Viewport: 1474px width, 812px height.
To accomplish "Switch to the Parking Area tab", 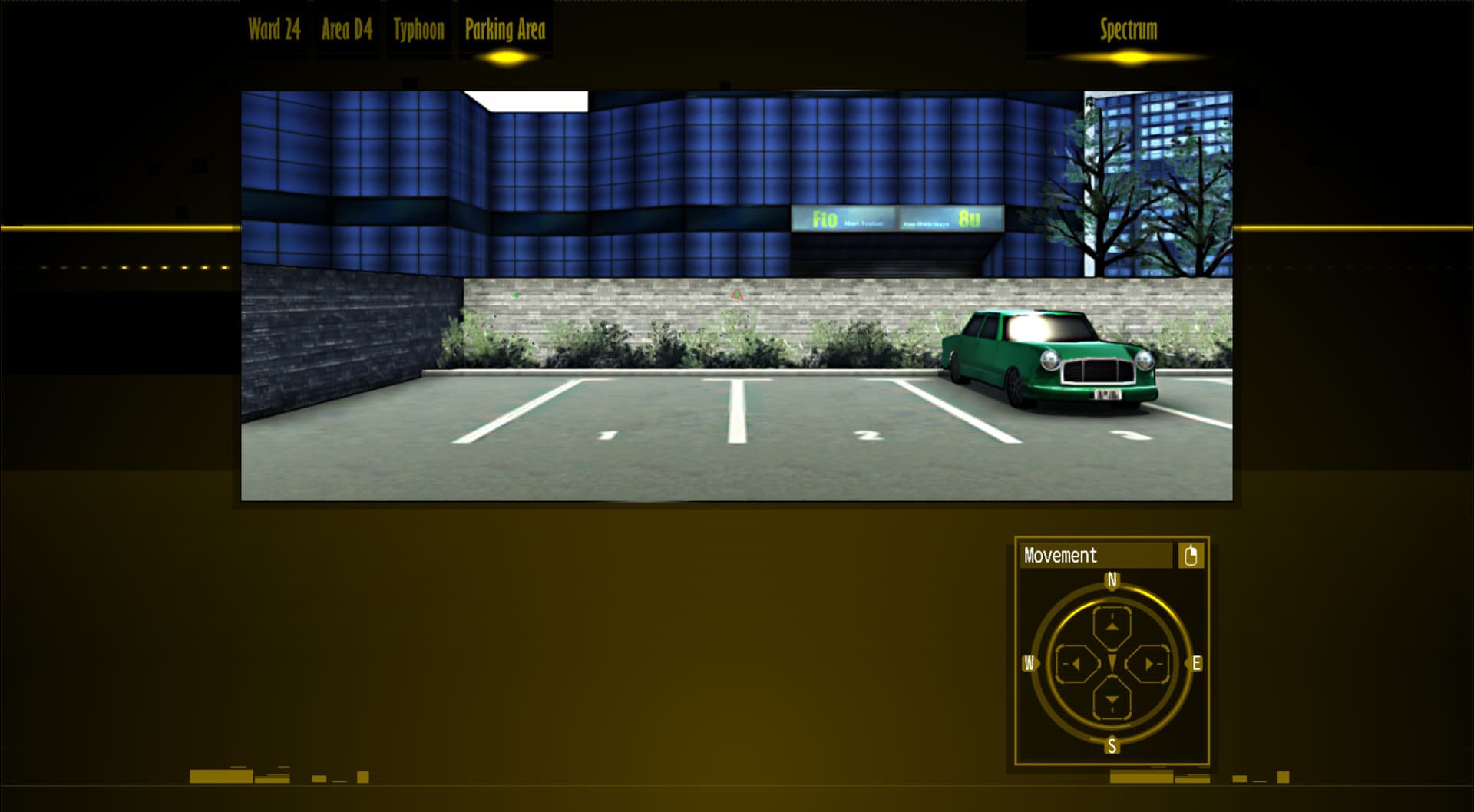I will click(x=504, y=29).
